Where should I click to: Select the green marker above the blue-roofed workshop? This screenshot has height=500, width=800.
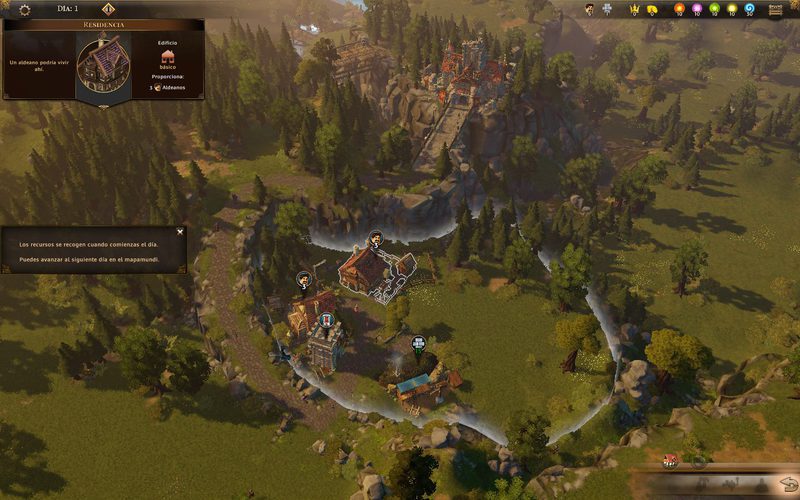pos(418,345)
